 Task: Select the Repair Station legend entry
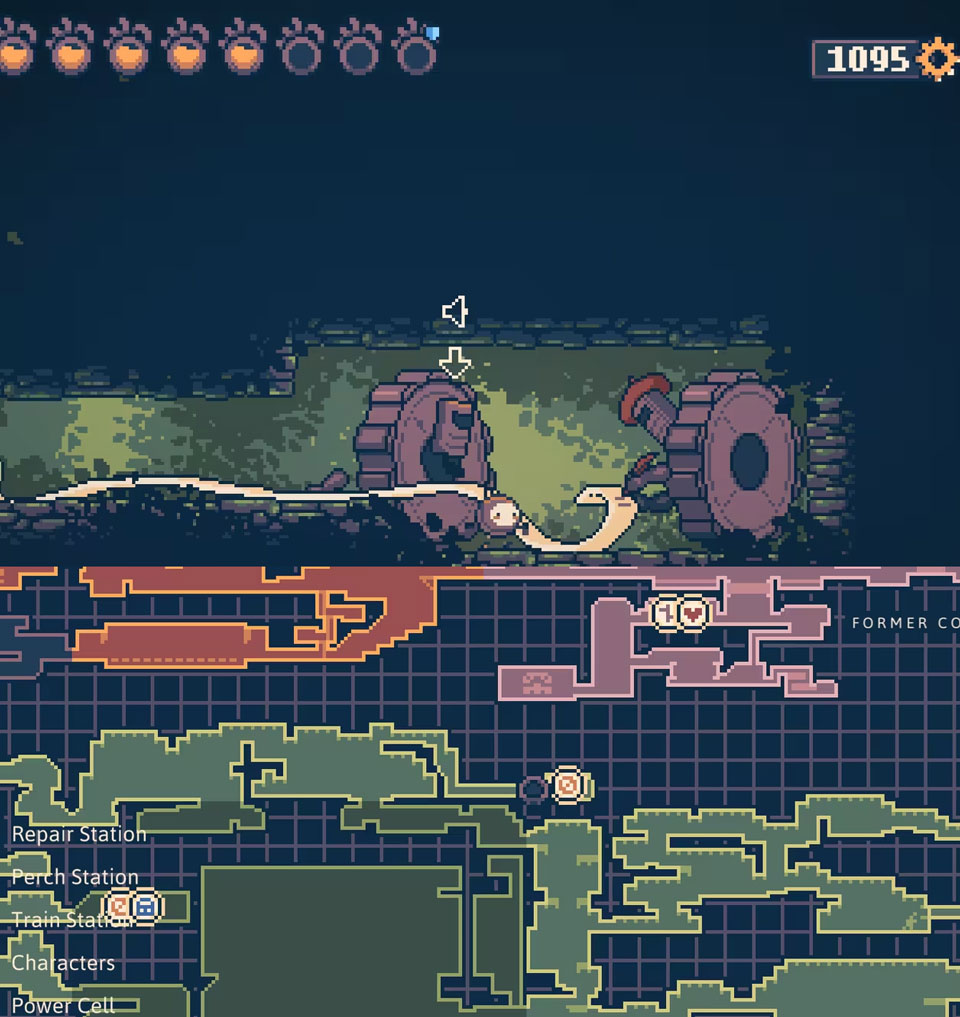coord(79,834)
